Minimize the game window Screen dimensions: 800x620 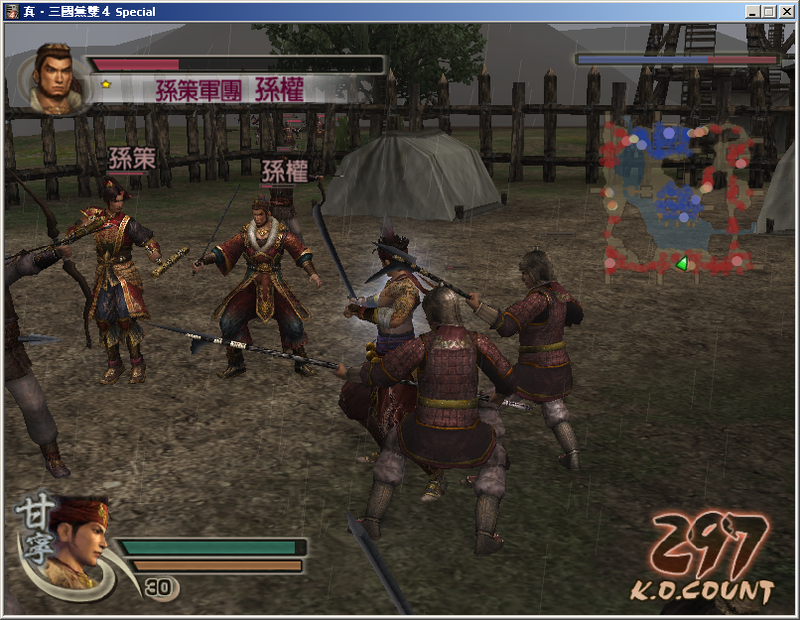(752, 11)
